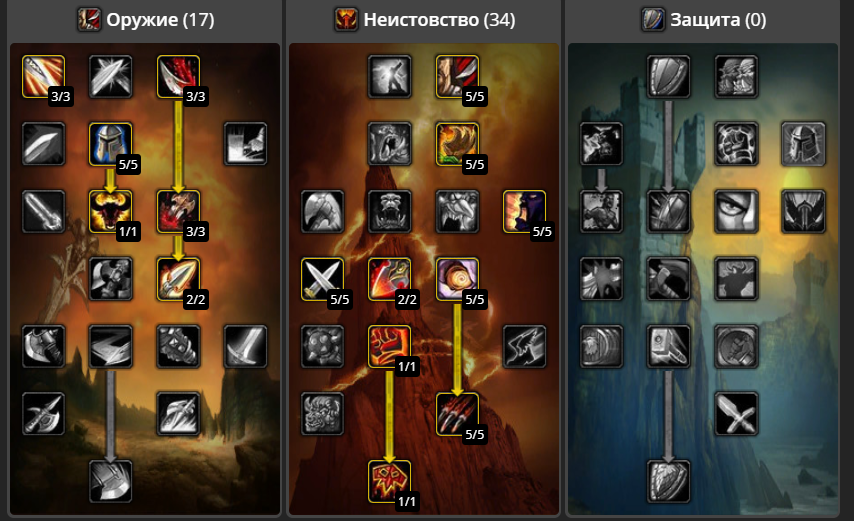Viewport: 854px width, 521px height.
Task: Select the red fist talent (1/1)
Action: (x=389, y=346)
